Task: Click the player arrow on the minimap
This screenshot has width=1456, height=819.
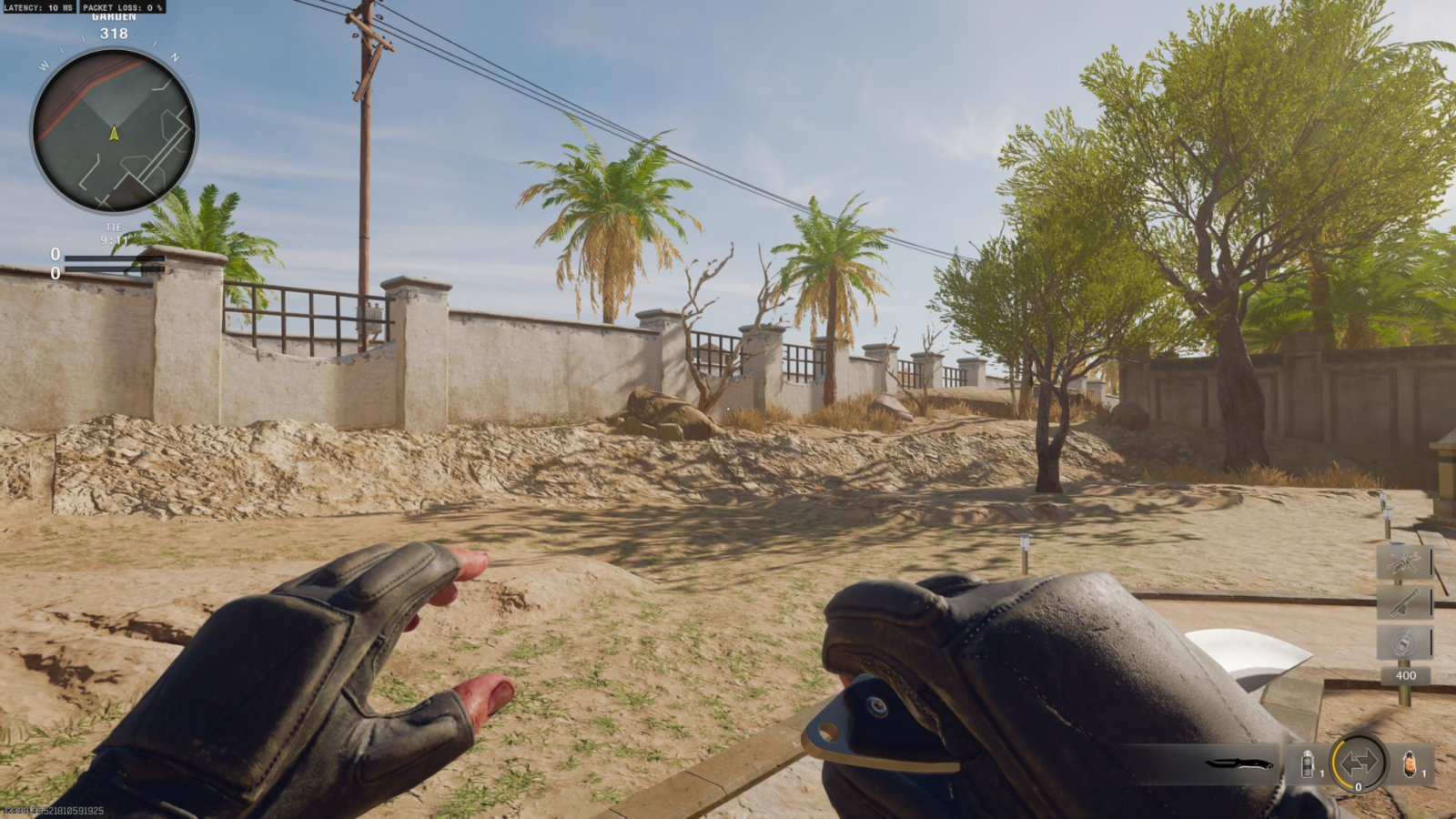Action: (x=115, y=133)
